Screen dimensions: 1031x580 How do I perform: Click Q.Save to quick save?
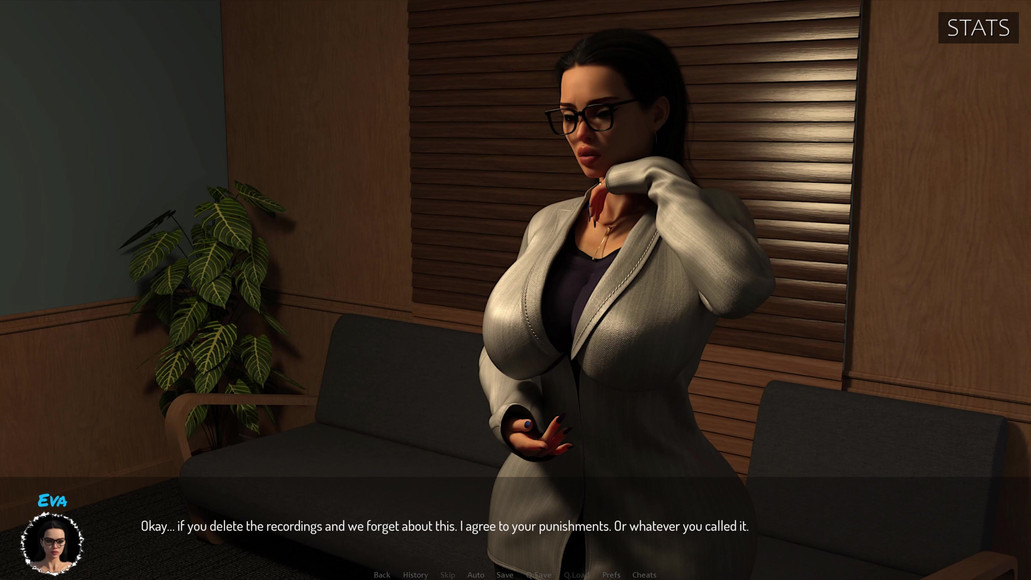[539, 575]
